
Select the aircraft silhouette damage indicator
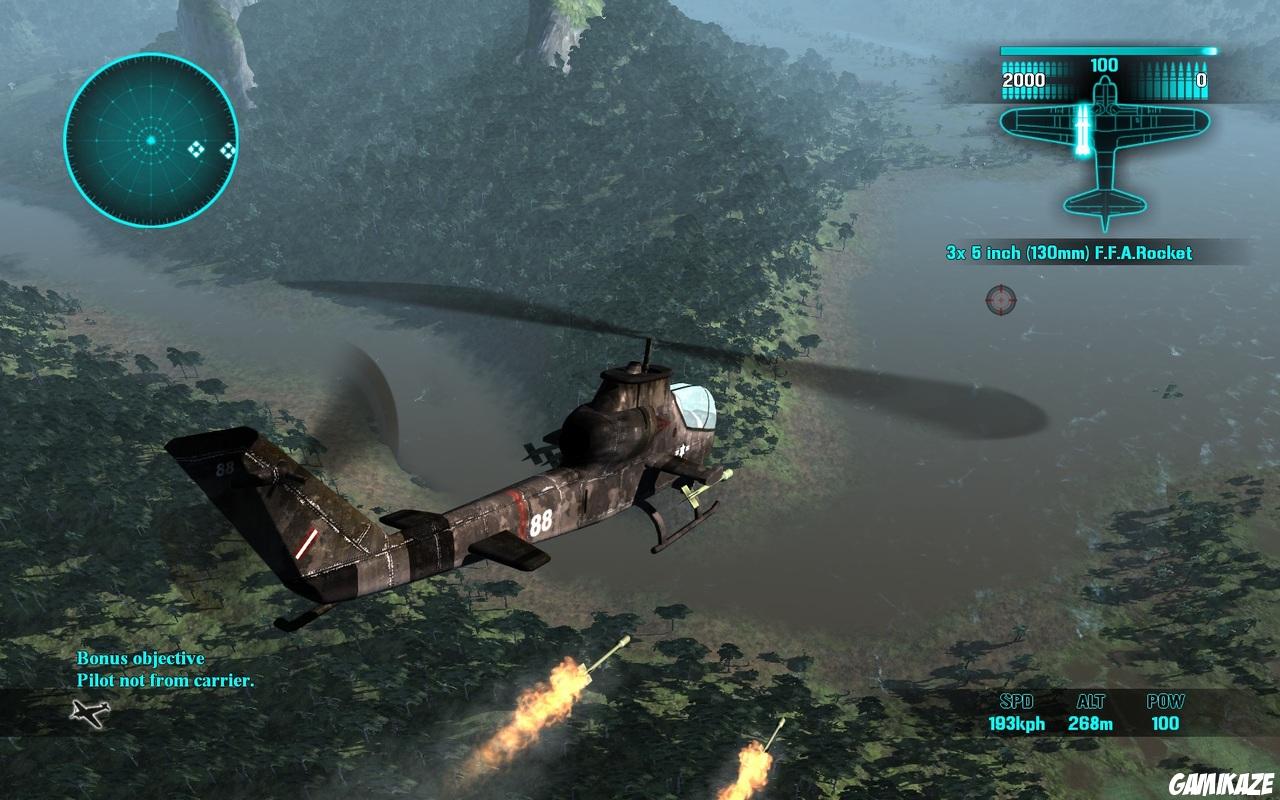1107,160
